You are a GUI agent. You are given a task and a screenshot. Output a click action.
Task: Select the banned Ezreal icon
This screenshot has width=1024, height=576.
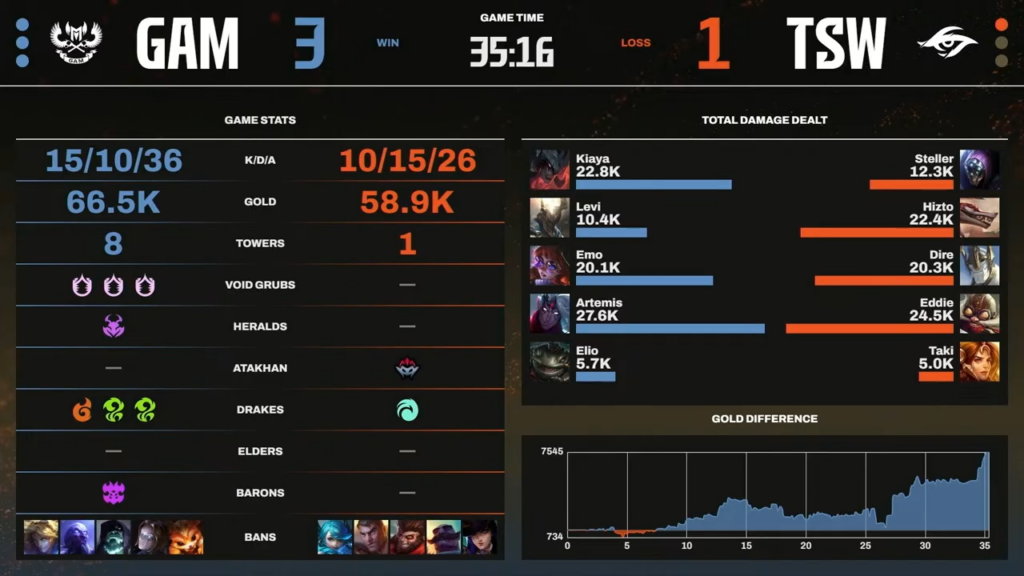[x=41, y=537]
